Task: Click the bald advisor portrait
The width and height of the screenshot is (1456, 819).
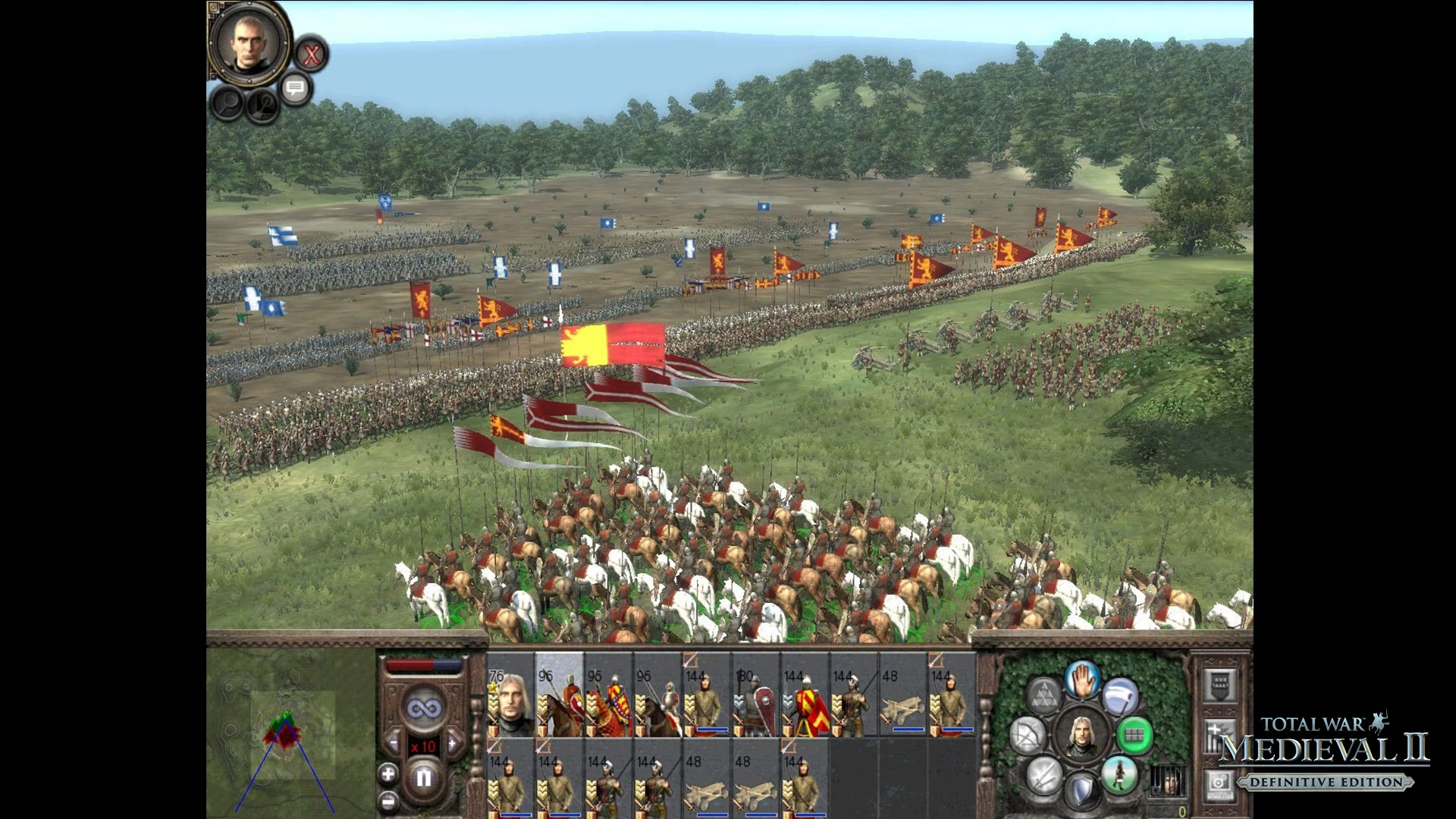Action: [249, 42]
